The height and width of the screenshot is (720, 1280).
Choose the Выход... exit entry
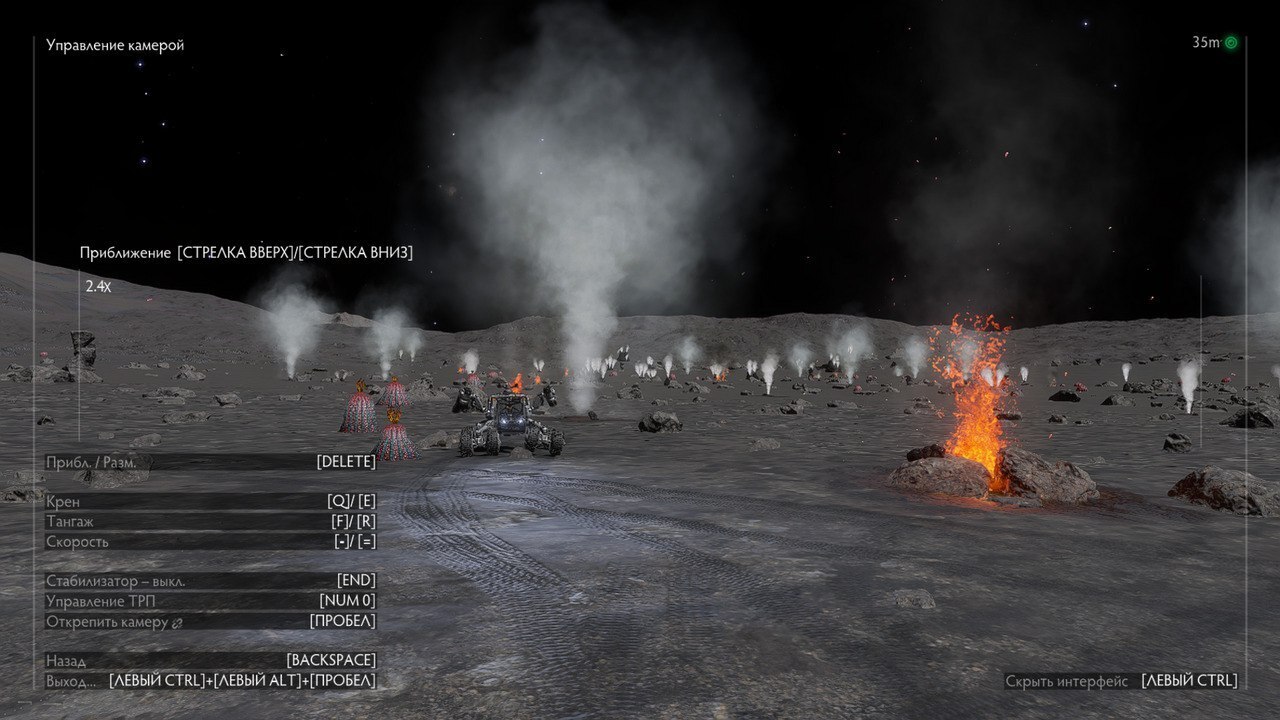tap(210, 681)
